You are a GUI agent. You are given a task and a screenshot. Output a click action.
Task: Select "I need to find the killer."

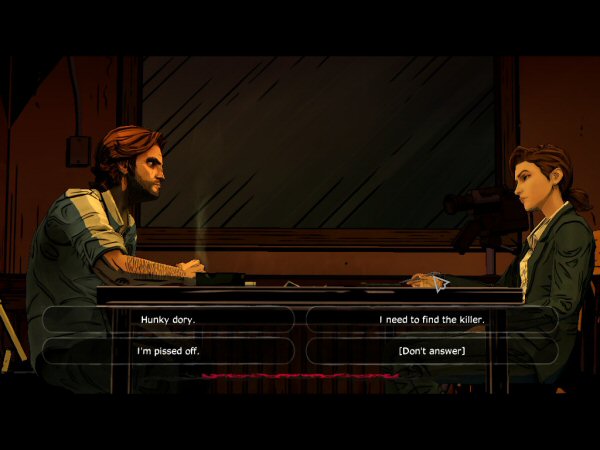coord(431,319)
